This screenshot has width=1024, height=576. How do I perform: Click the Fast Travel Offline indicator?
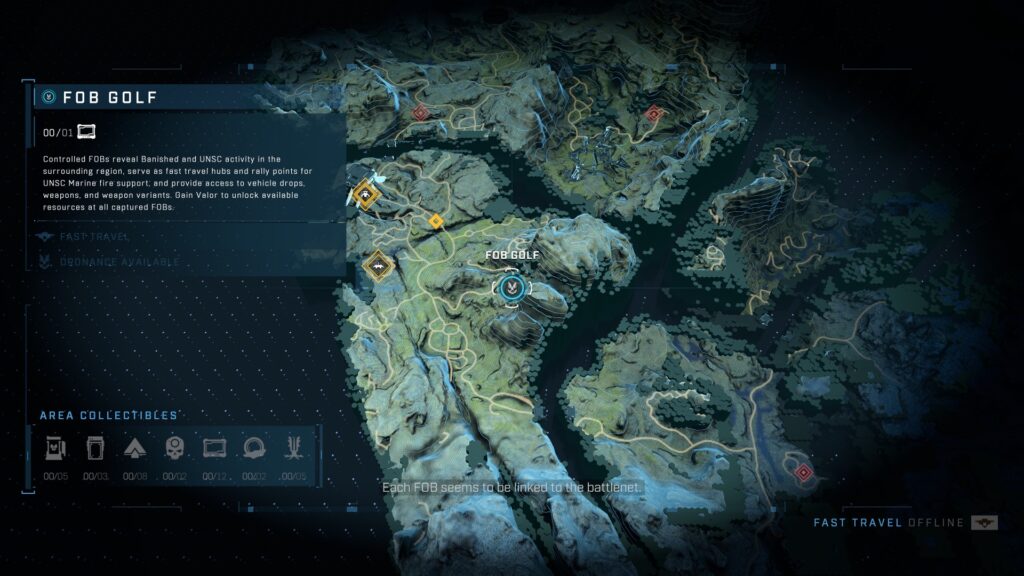pos(892,522)
